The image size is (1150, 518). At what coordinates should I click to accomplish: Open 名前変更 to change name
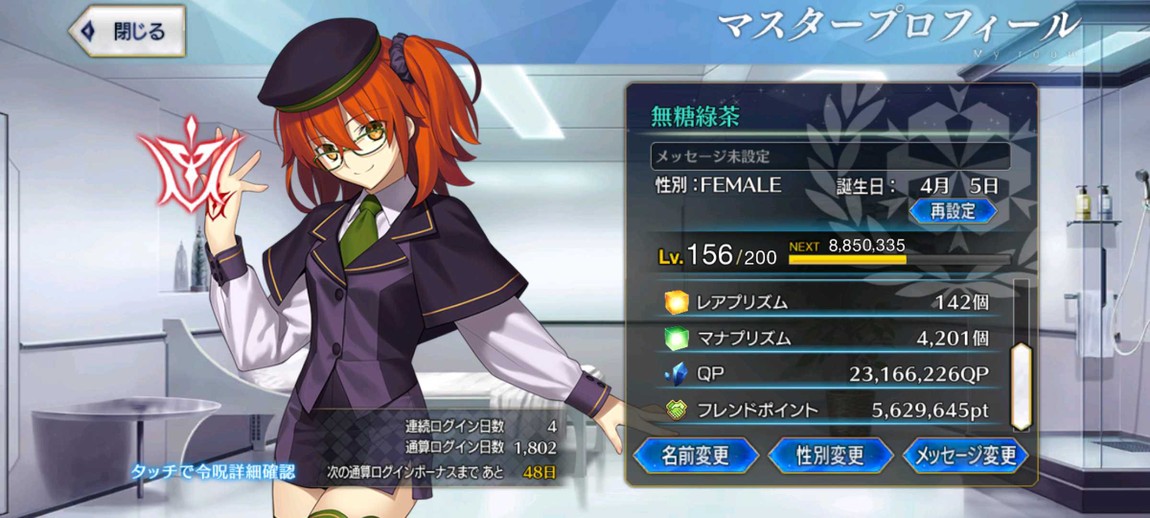[695, 456]
